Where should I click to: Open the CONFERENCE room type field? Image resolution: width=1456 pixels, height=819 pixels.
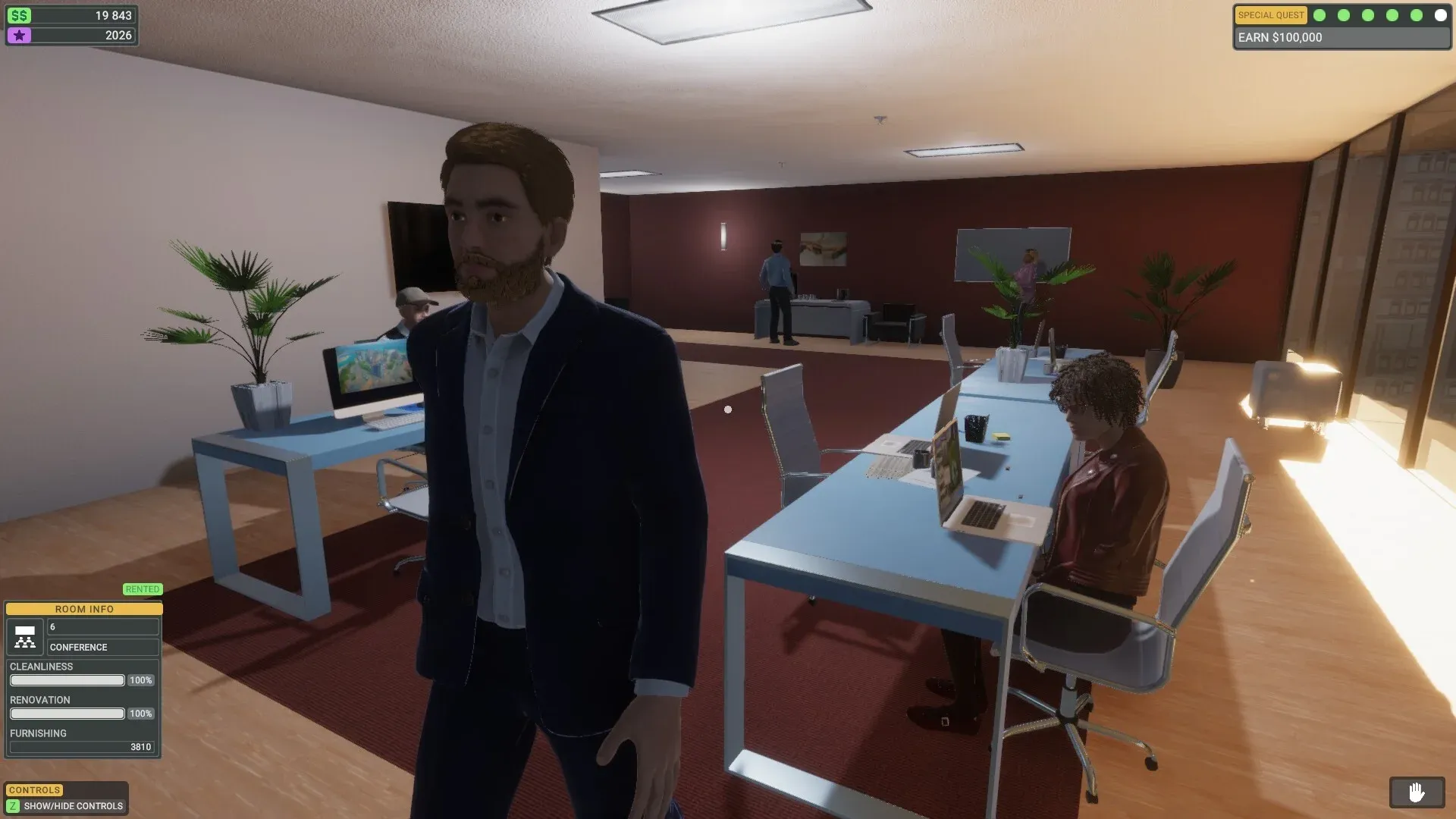tap(103, 647)
